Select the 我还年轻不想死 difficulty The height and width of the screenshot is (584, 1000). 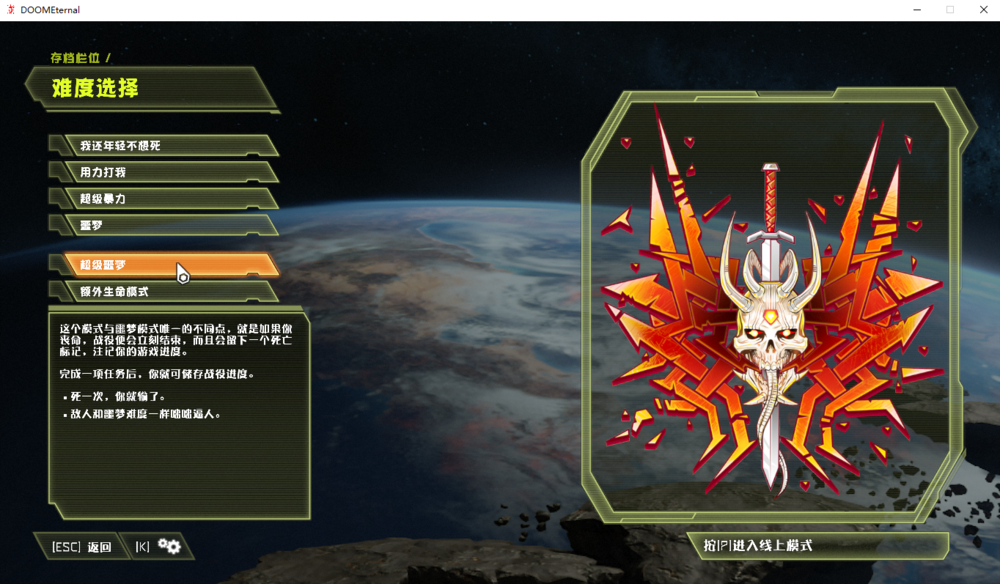[x=165, y=146]
